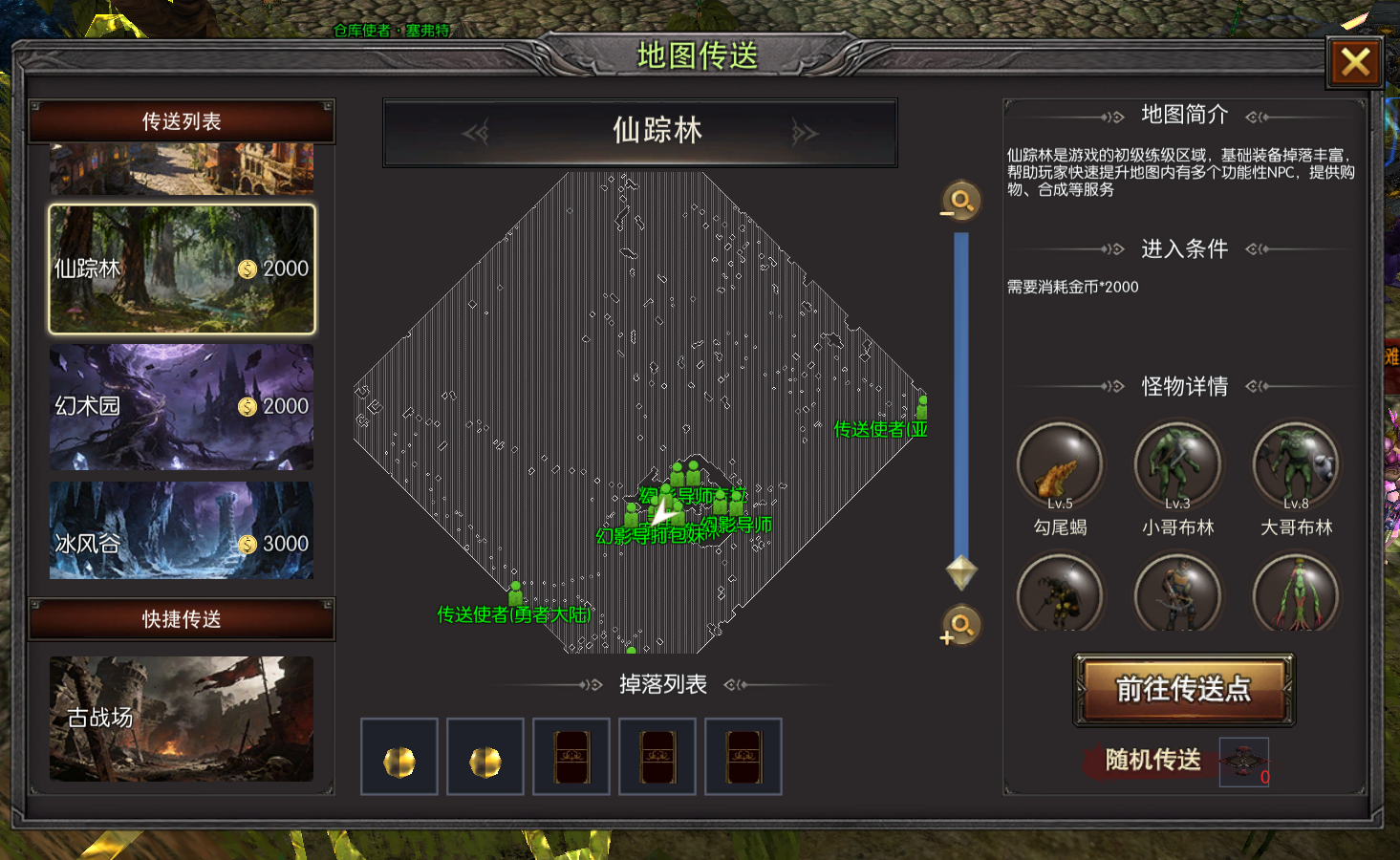Viewport: 1400px width, 860px height.
Task: Select 仙踪林 in the teleport list
Action: 182,269
